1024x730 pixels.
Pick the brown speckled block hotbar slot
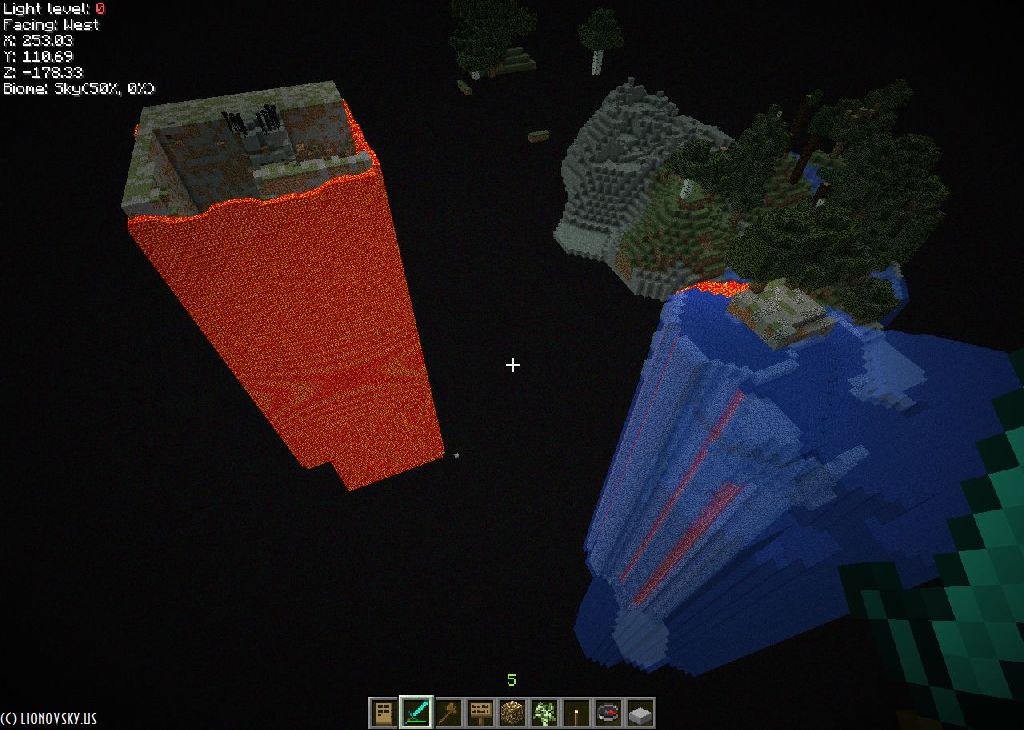click(x=512, y=713)
